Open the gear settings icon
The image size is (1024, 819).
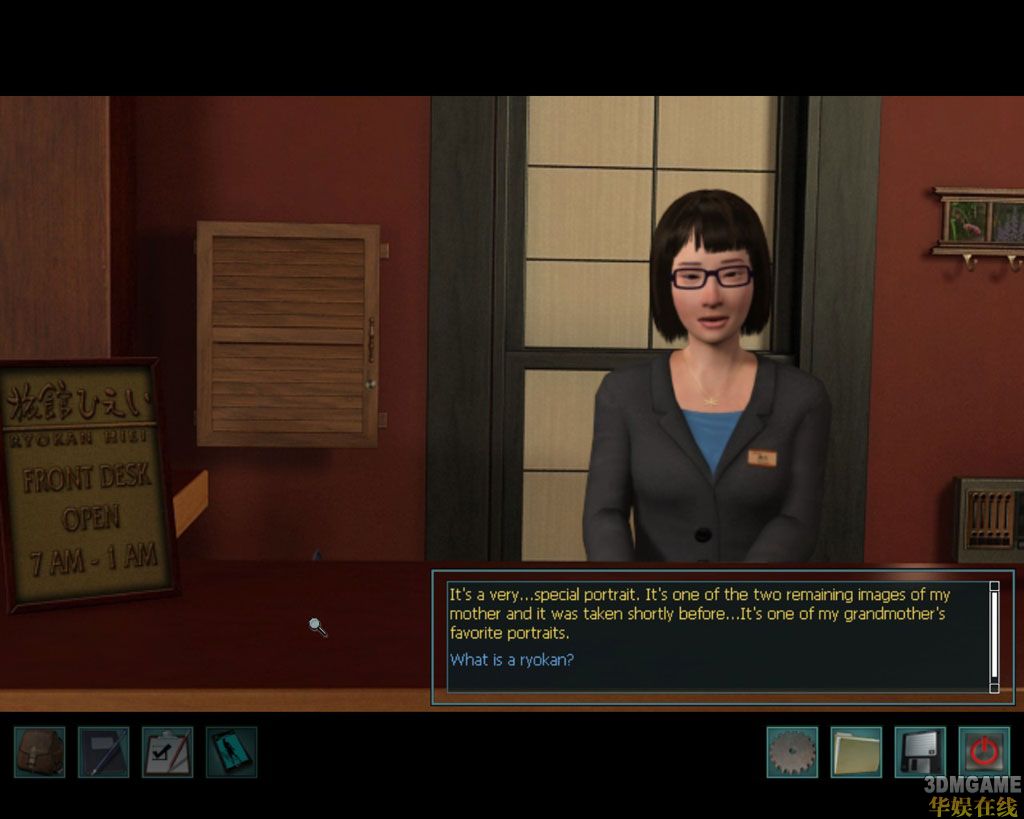(x=792, y=751)
